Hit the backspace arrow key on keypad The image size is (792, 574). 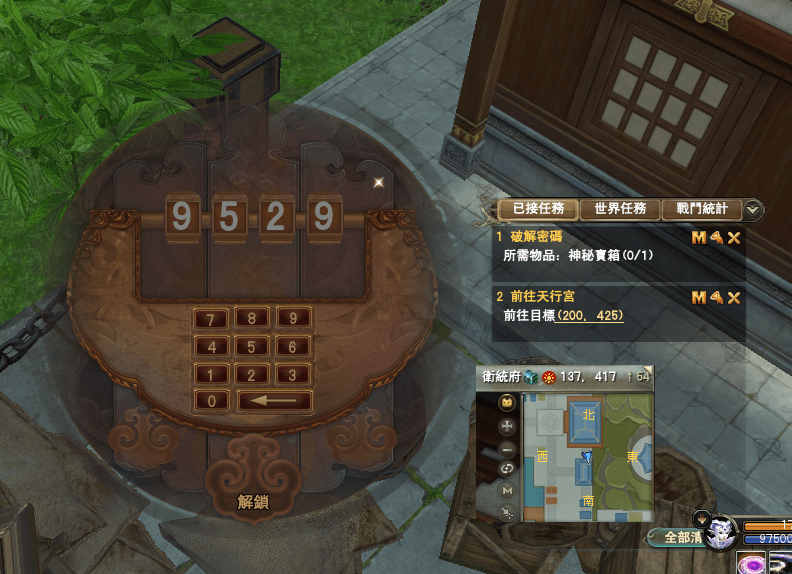[274, 402]
